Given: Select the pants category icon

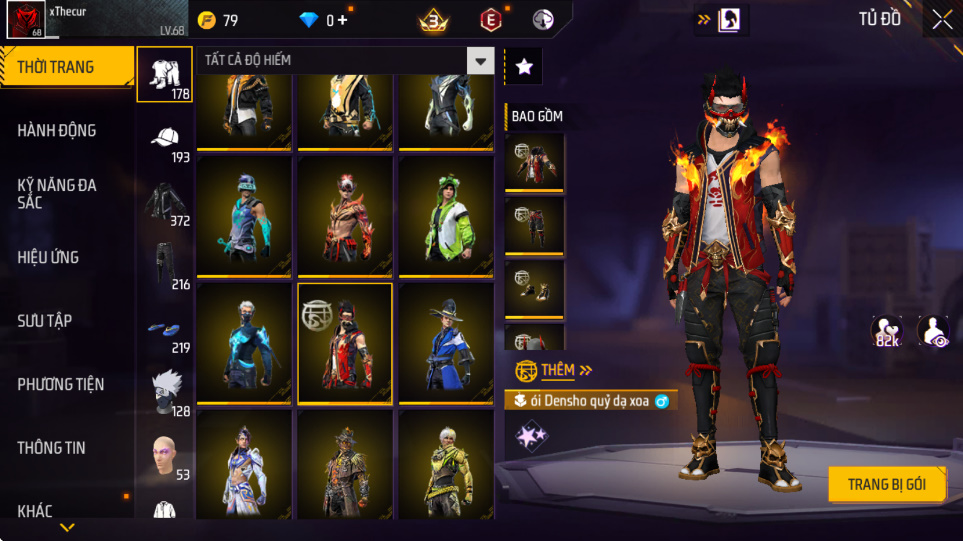Looking at the screenshot, I should [x=165, y=266].
